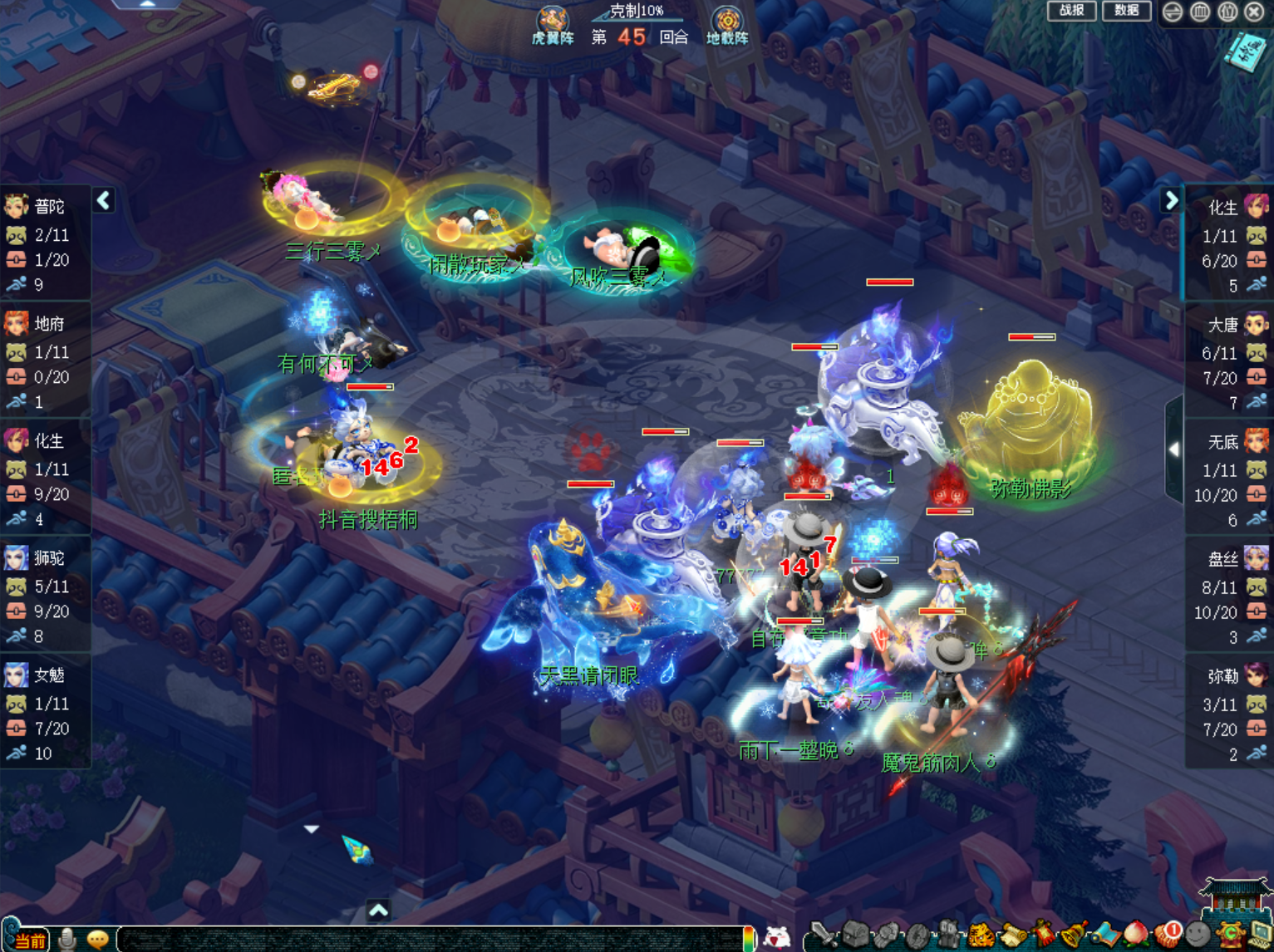Collapse the left team panel arrow

coord(104,200)
